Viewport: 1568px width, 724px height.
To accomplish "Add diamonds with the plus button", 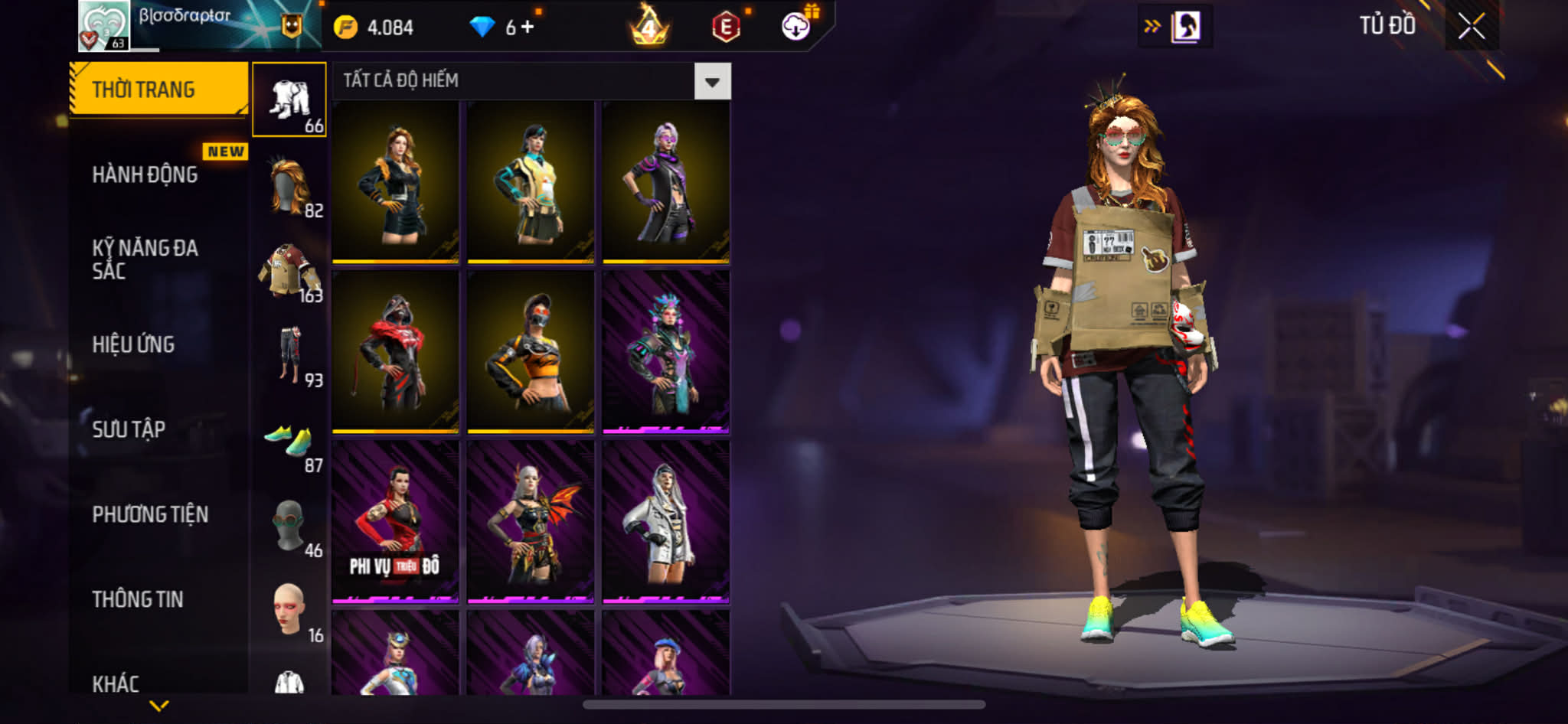I will [x=528, y=27].
